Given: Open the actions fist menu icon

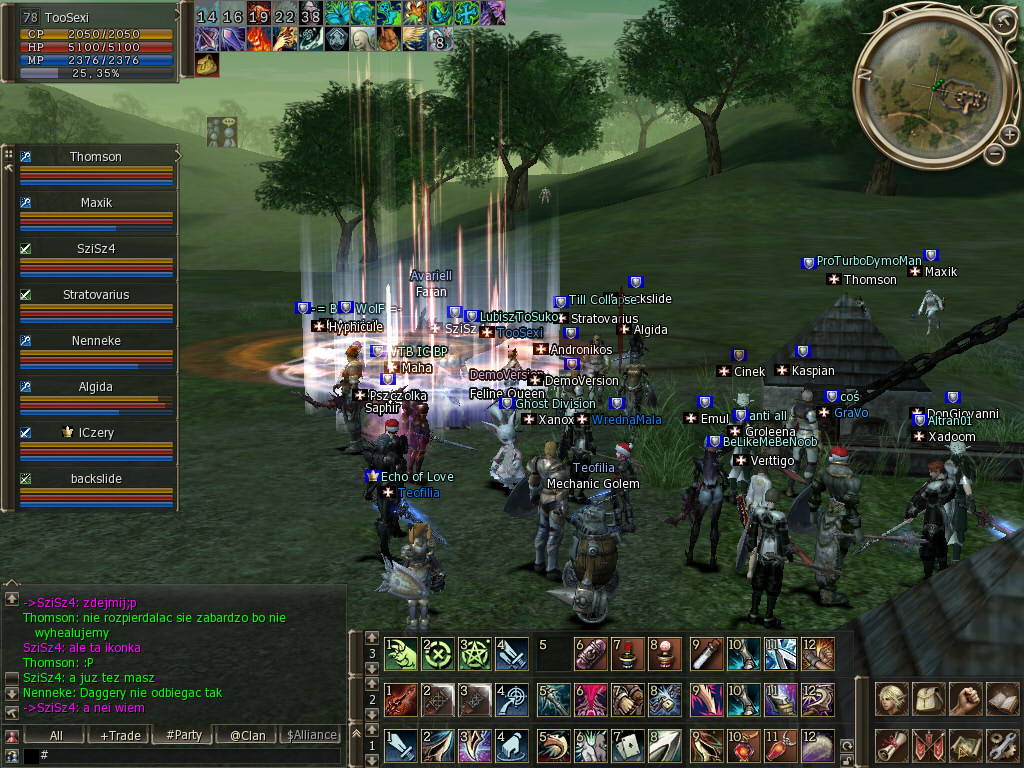Looking at the screenshot, I should pos(964,699).
